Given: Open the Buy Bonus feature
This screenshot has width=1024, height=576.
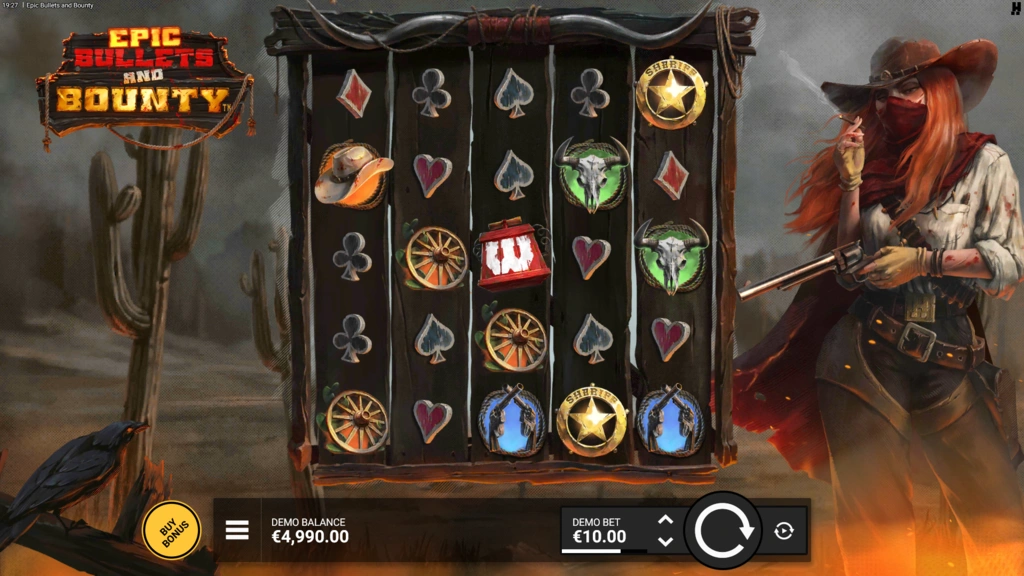Looking at the screenshot, I should [x=171, y=529].
